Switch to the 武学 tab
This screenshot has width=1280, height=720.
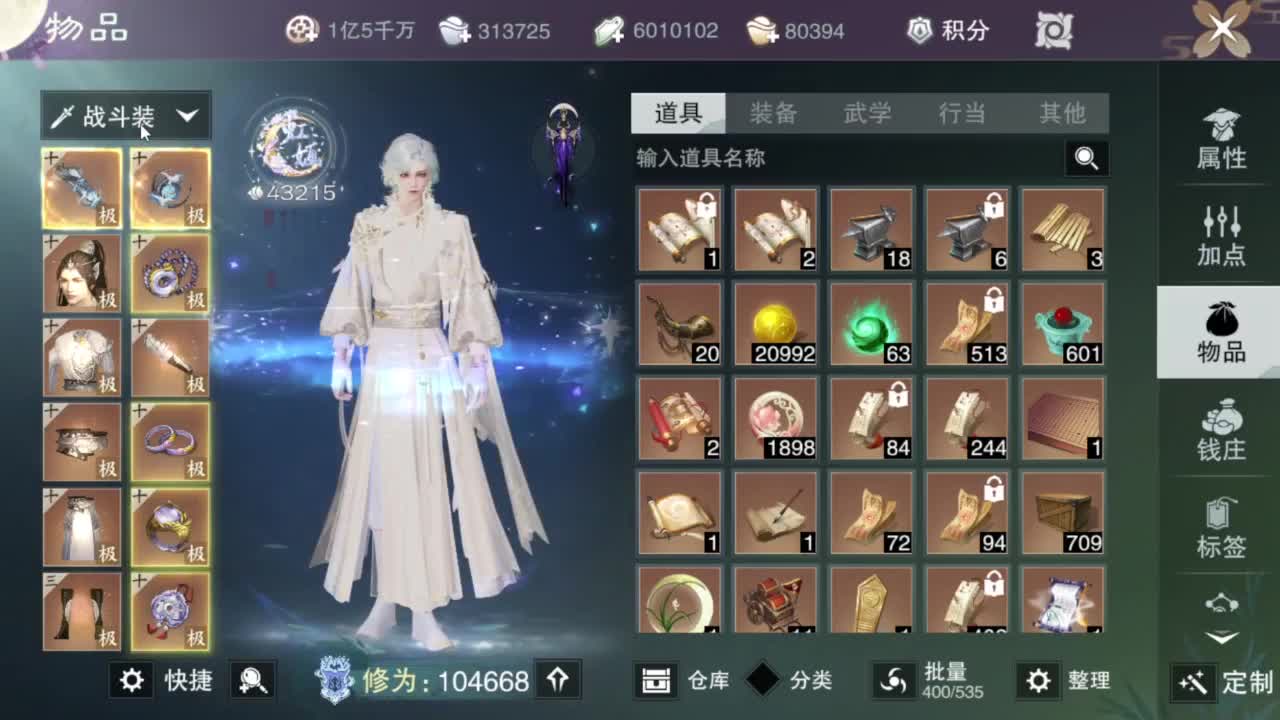coord(870,114)
